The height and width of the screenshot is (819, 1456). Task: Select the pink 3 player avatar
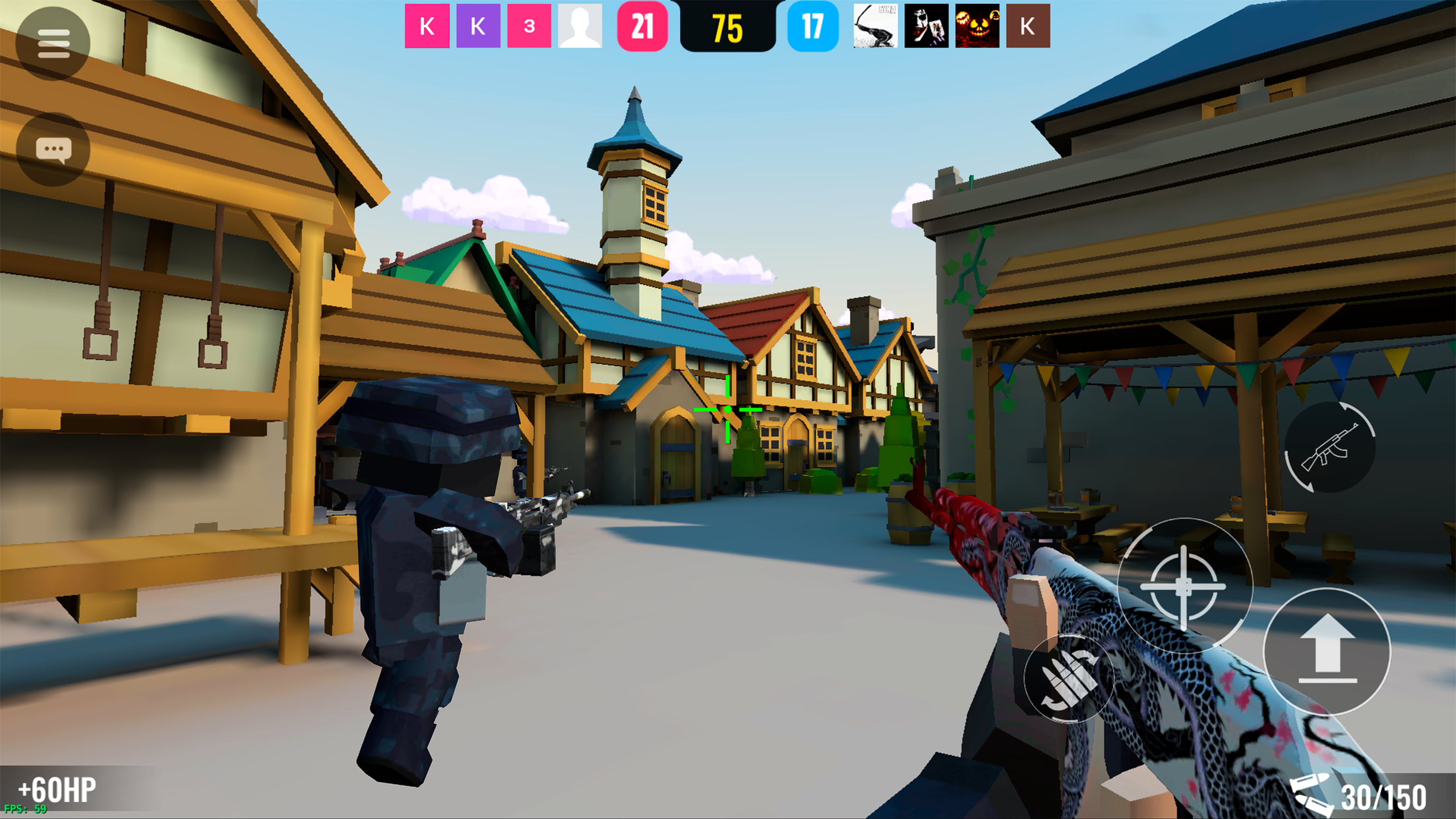tap(529, 26)
